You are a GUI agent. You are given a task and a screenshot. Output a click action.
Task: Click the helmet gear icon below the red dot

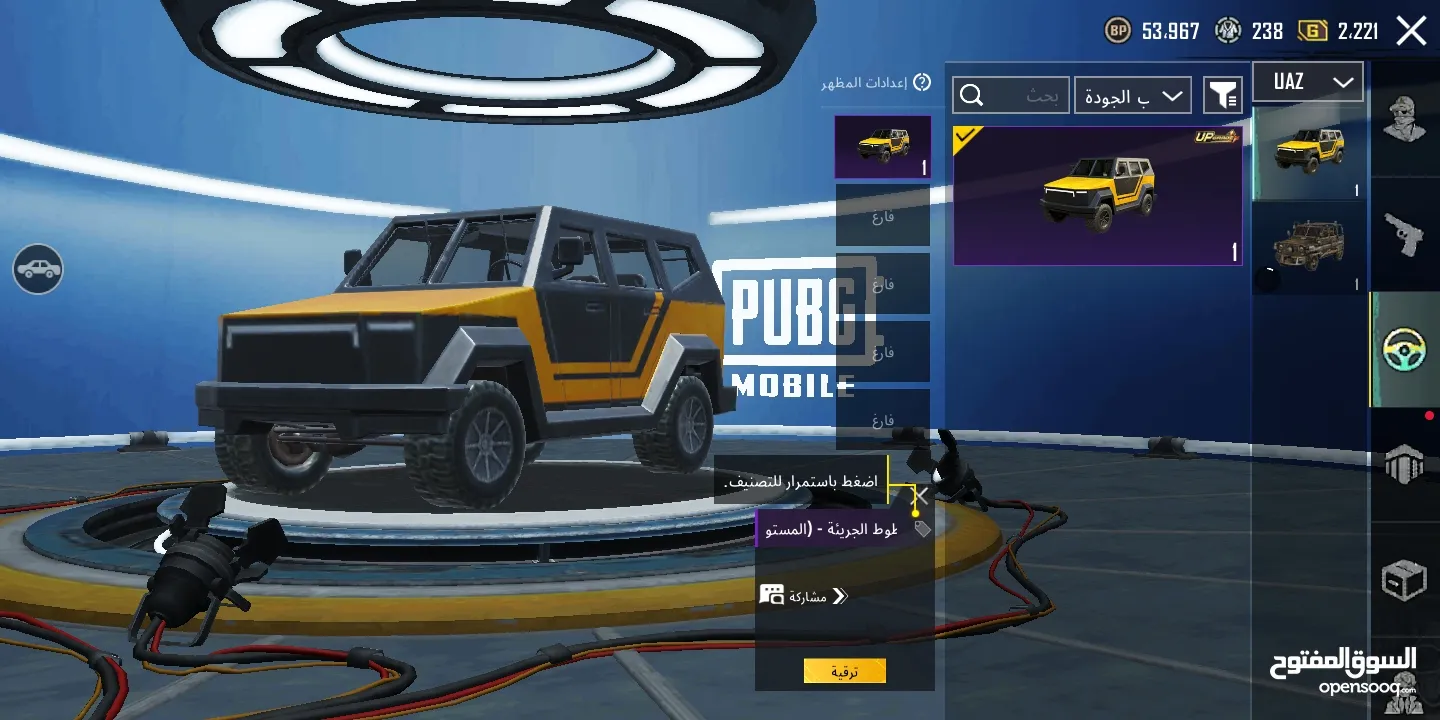point(1405,462)
